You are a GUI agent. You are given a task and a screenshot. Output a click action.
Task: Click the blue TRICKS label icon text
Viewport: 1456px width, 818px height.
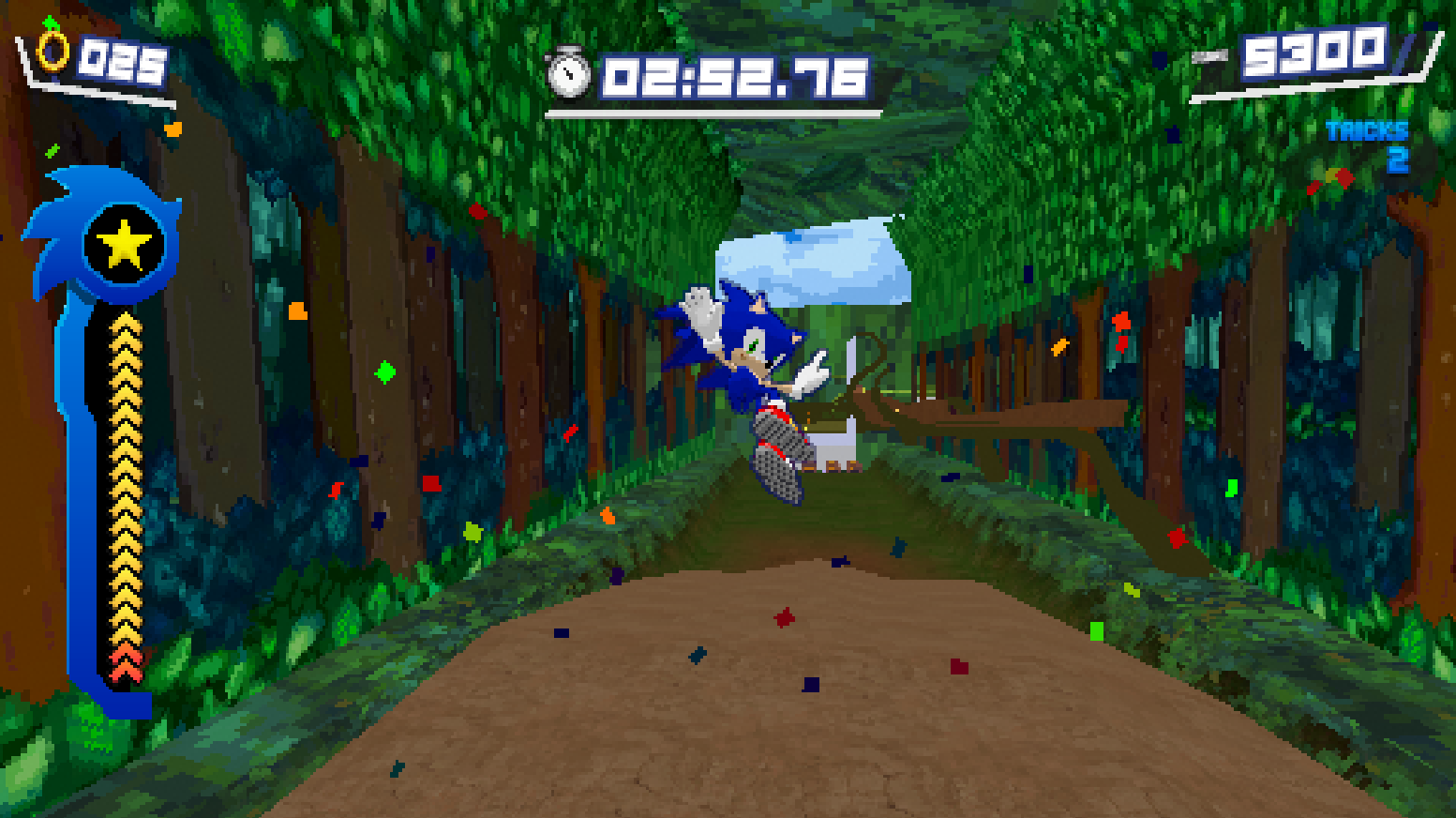click(x=1367, y=130)
